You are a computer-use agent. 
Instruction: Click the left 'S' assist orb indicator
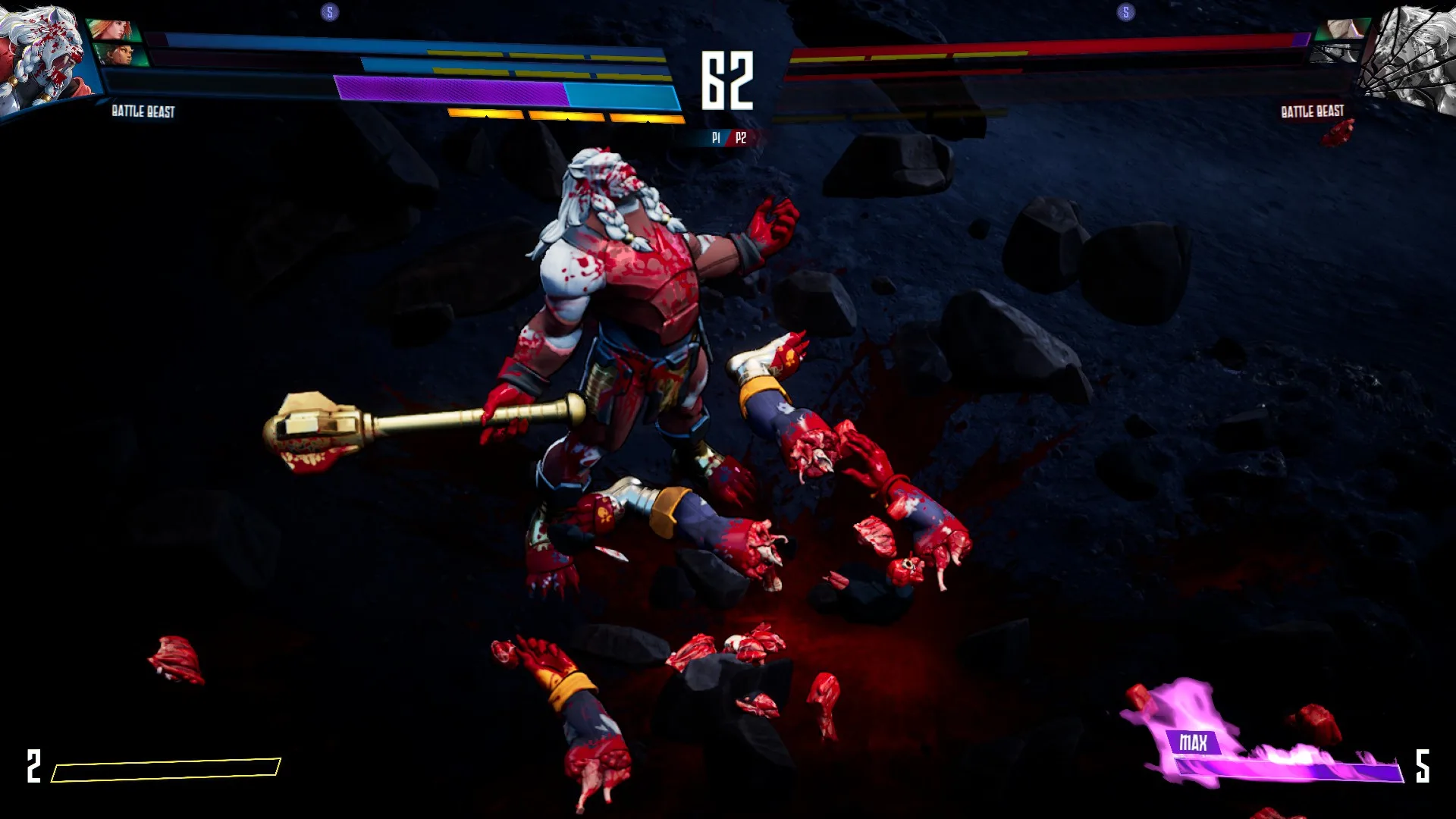[x=329, y=12]
